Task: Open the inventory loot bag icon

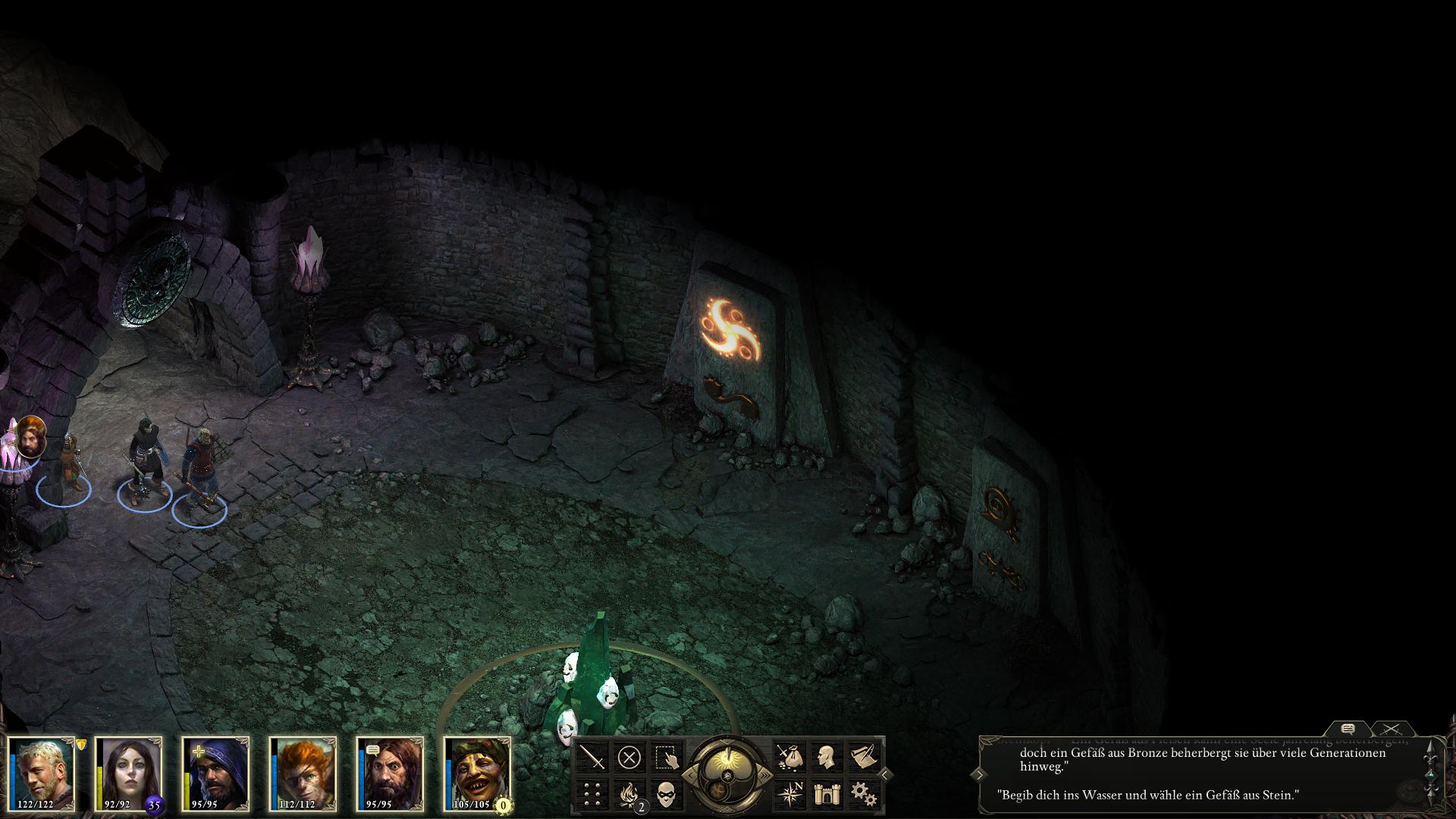Action: [x=790, y=757]
